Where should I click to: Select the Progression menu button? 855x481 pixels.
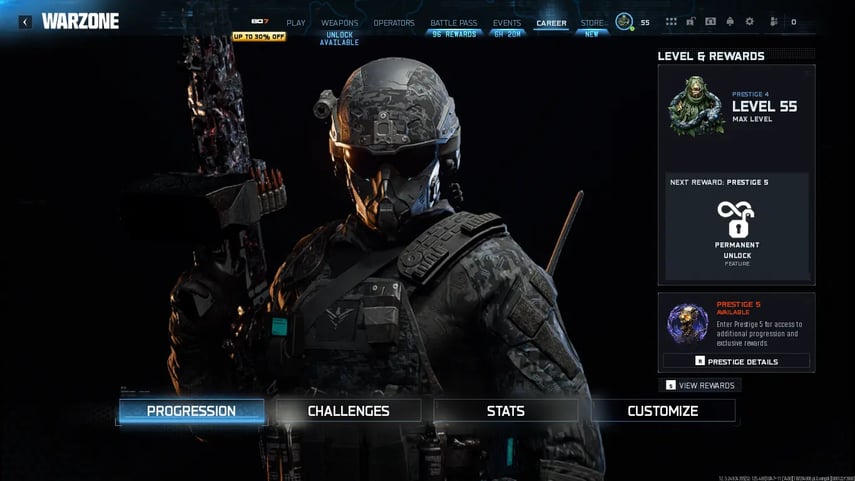(x=191, y=411)
